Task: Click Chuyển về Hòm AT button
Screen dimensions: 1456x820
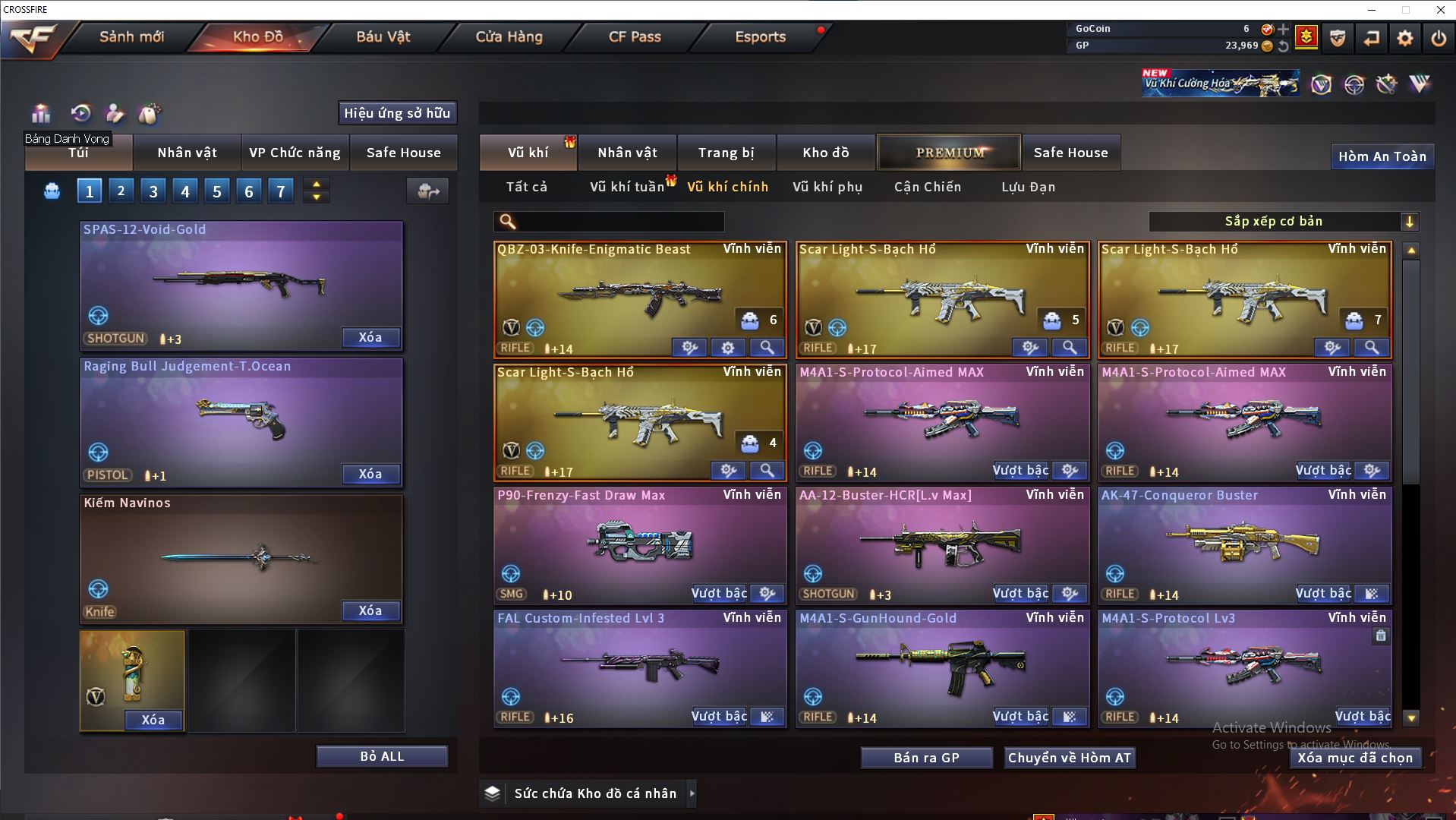Action: pos(1069,758)
